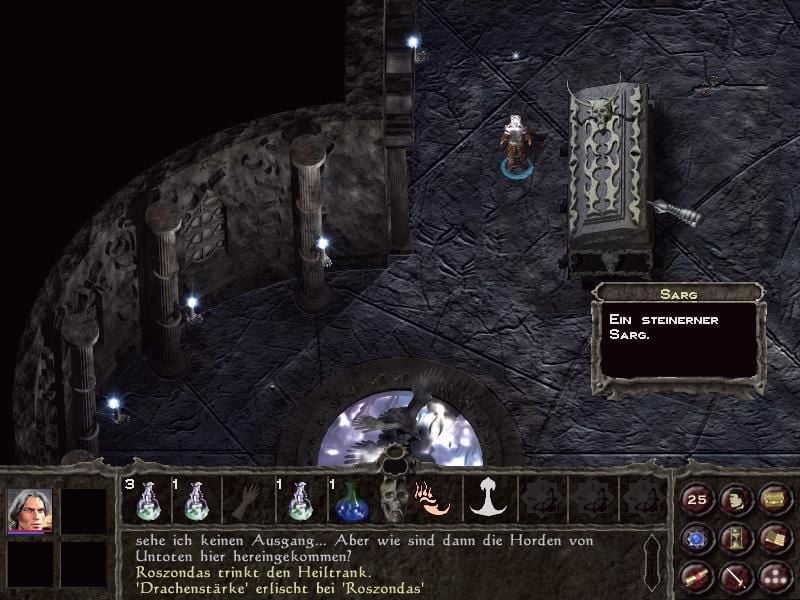Viewport: 800px width, 600px height.
Task: Click the three-dots round button
Action: [x=774, y=577]
